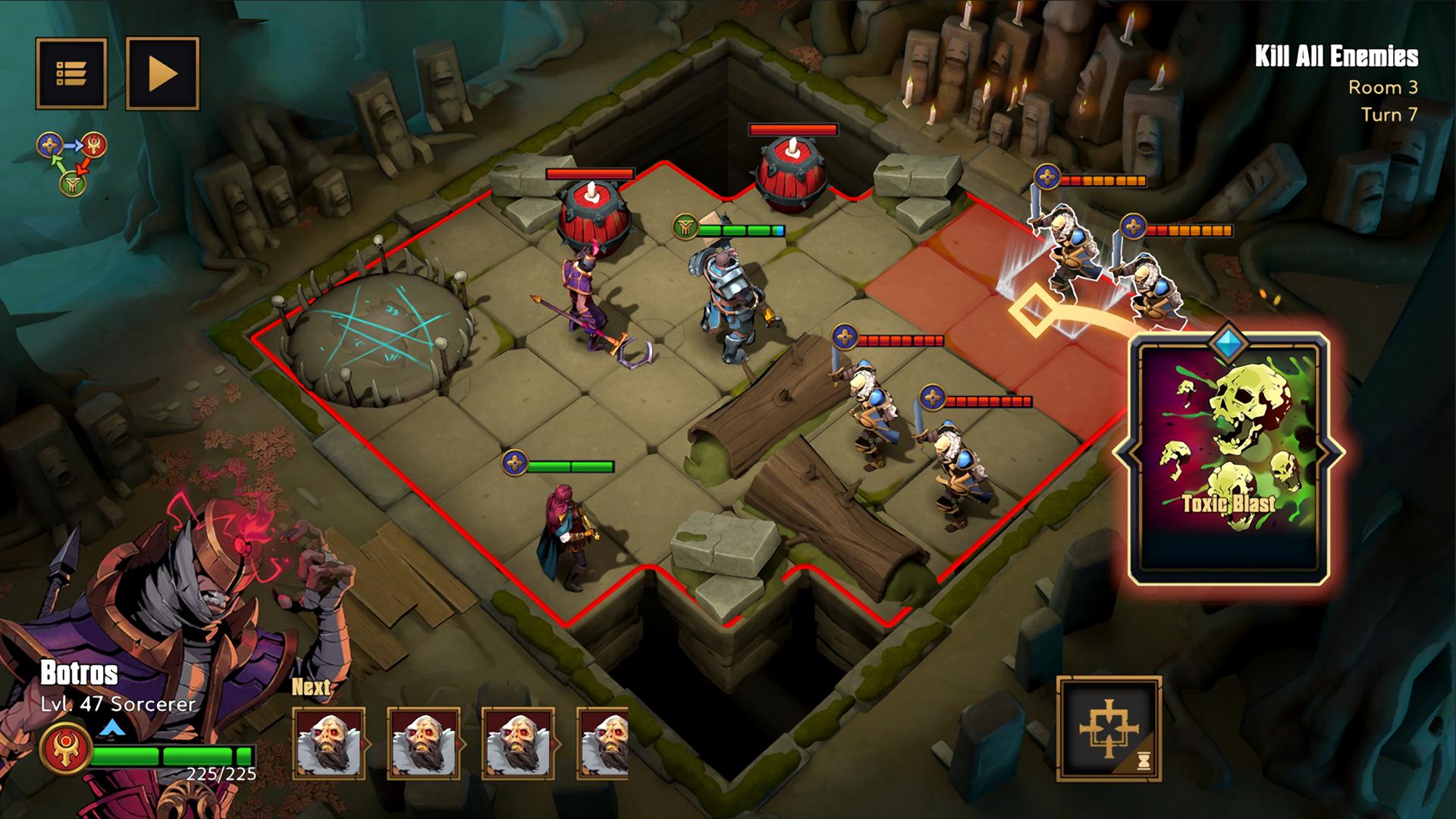Viewport: 1456px width, 819px height.
Task: Activate the end turn hourglass button
Action: [x=1109, y=728]
